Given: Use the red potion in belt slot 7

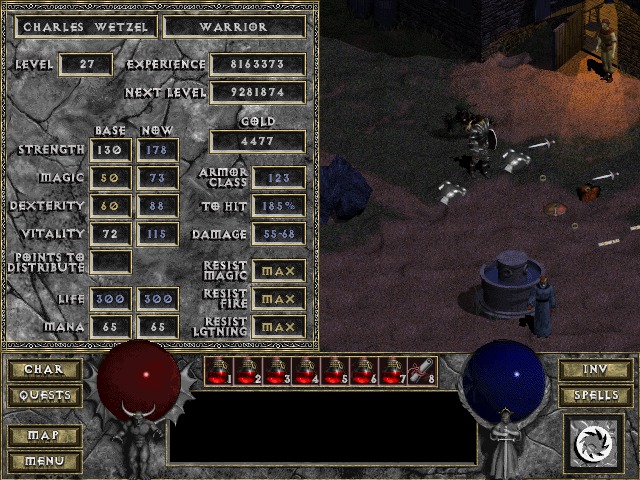Looking at the screenshot, I should pos(394,371).
